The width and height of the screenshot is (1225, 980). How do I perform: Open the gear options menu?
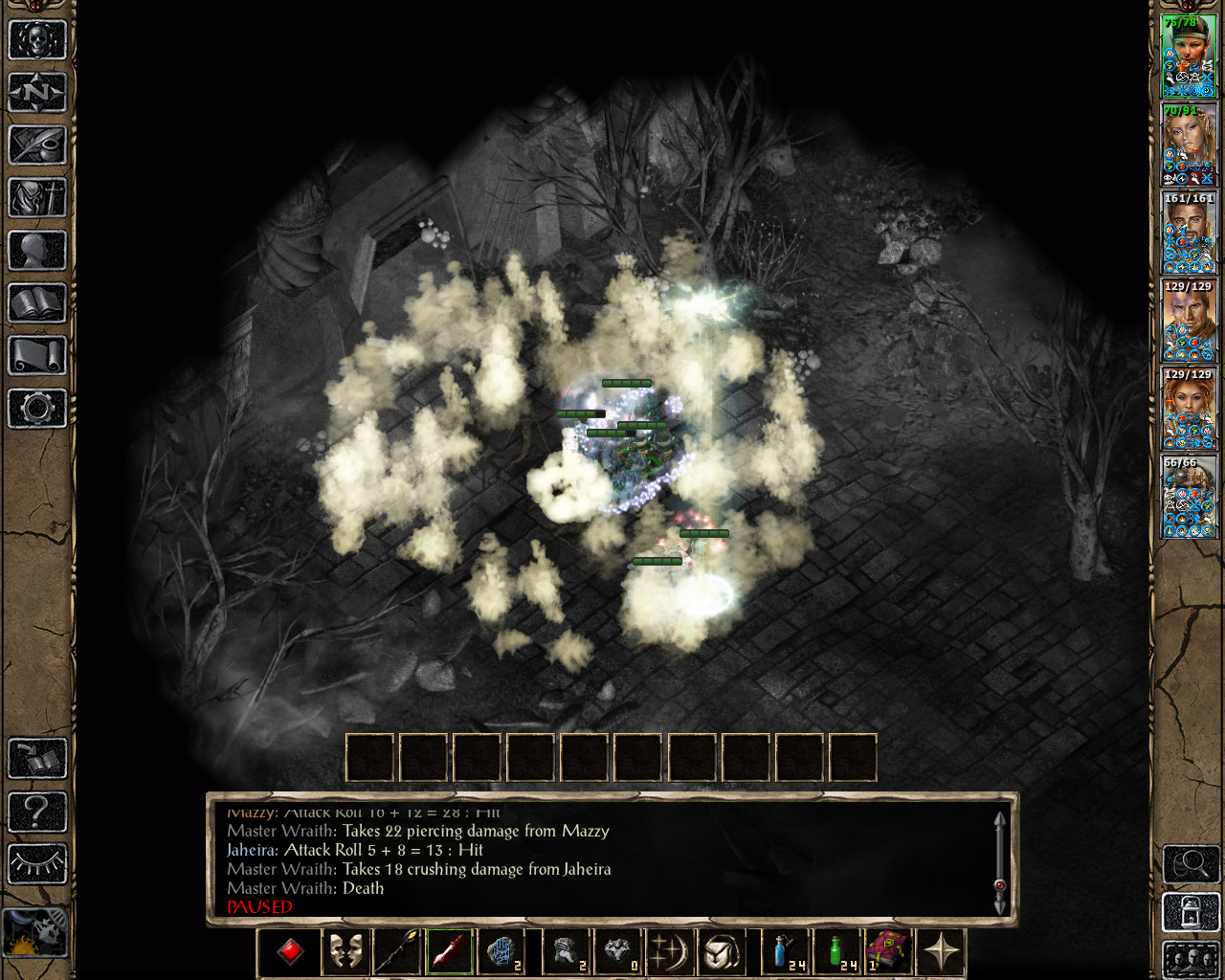coord(37,409)
